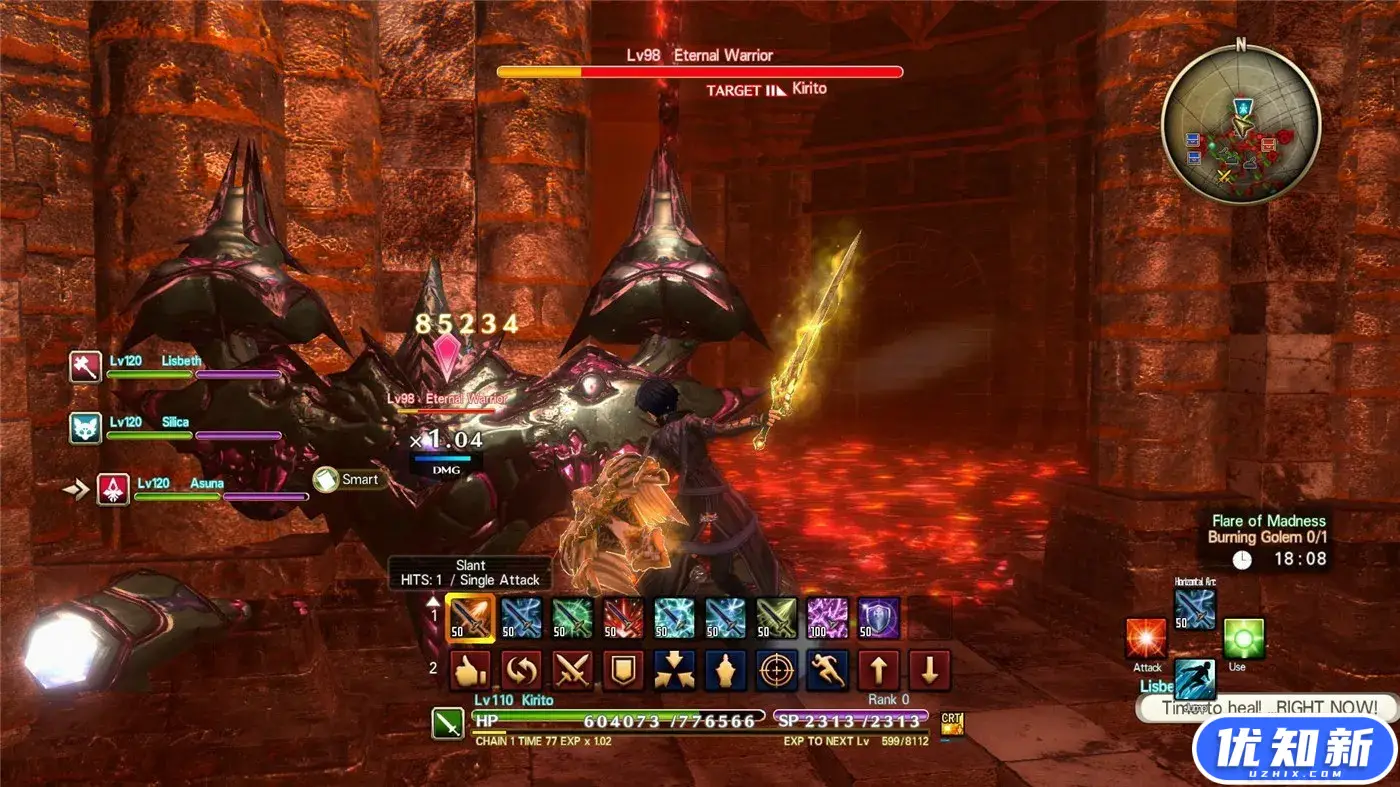The width and height of the screenshot is (1400, 787).
Task: Choose the running figure command
Action: [x=828, y=670]
